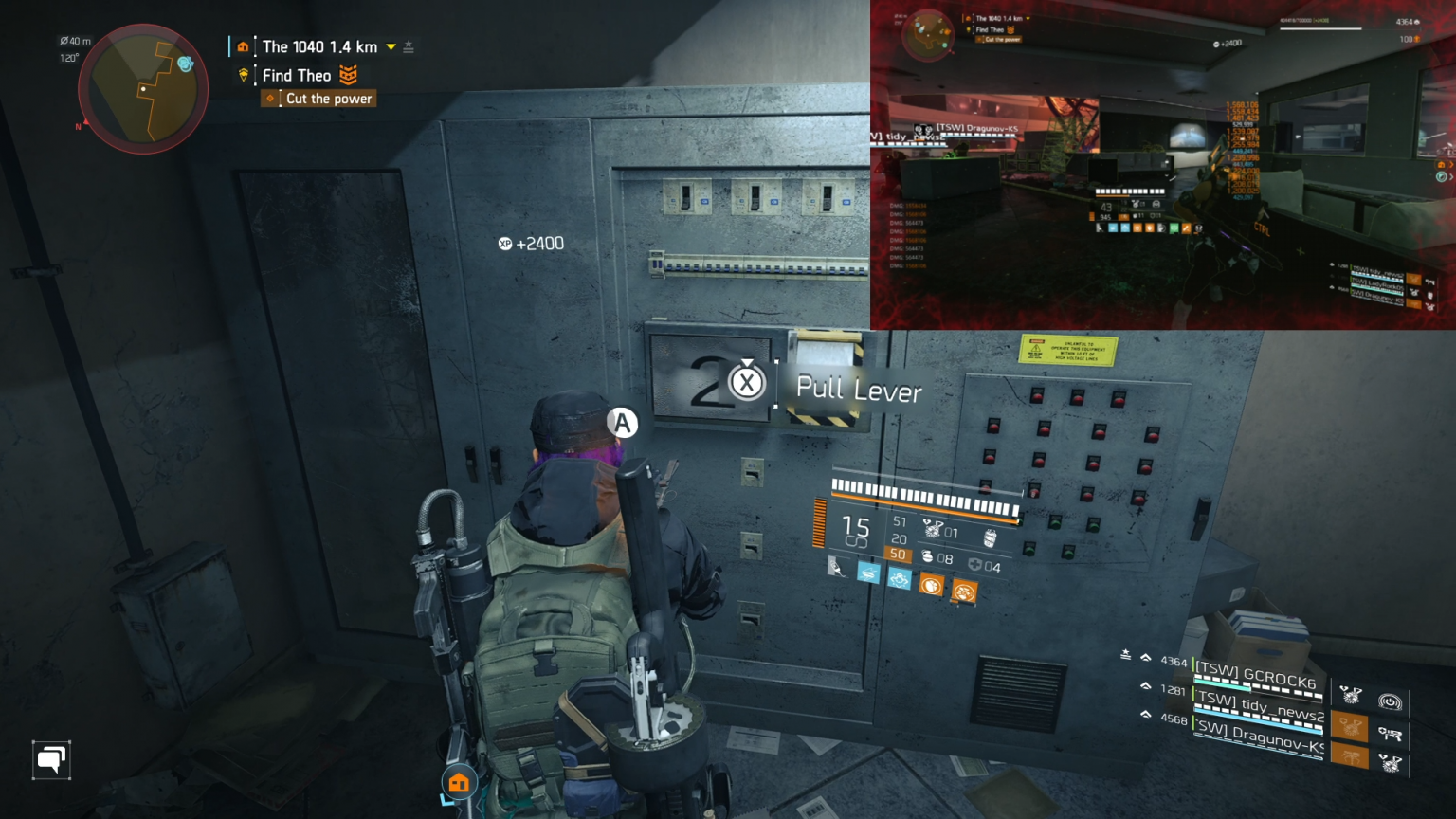Select the Pull Lever interaction prompt
Image resolution: width=1456 pixels, height=819 pixels.
pyautogui.click(x=857, y=389)
